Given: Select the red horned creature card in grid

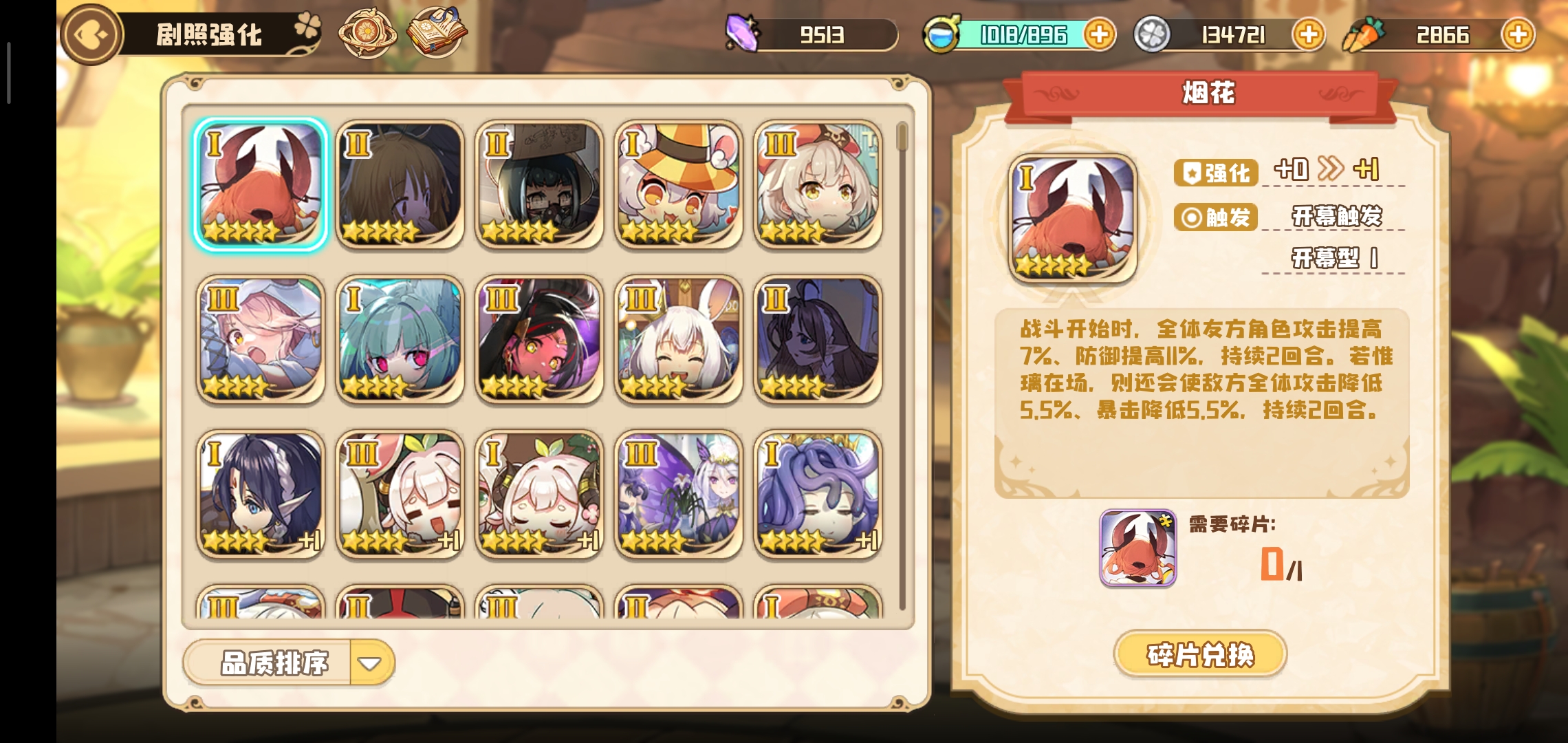Looking at the screenshot, I should click(x=261, y=184).
